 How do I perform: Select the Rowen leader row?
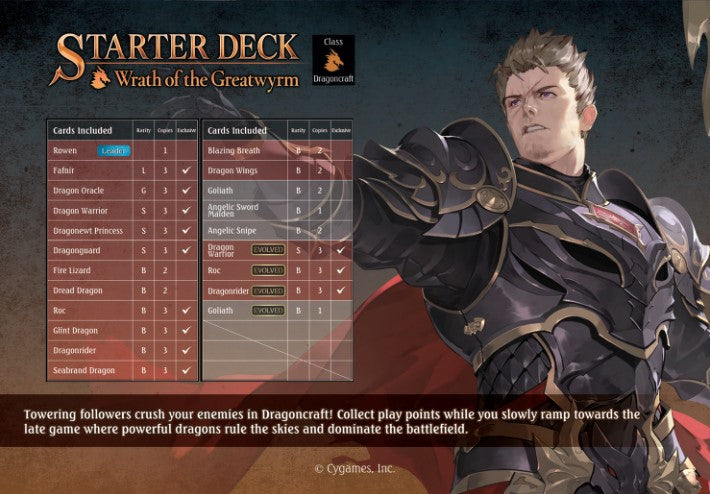pos(122,150)
